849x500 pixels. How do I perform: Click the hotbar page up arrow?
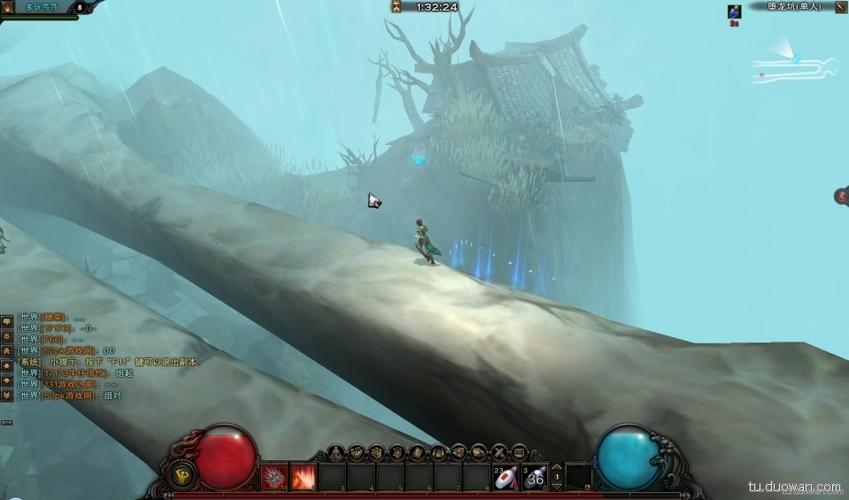click(x=557, y=466)
